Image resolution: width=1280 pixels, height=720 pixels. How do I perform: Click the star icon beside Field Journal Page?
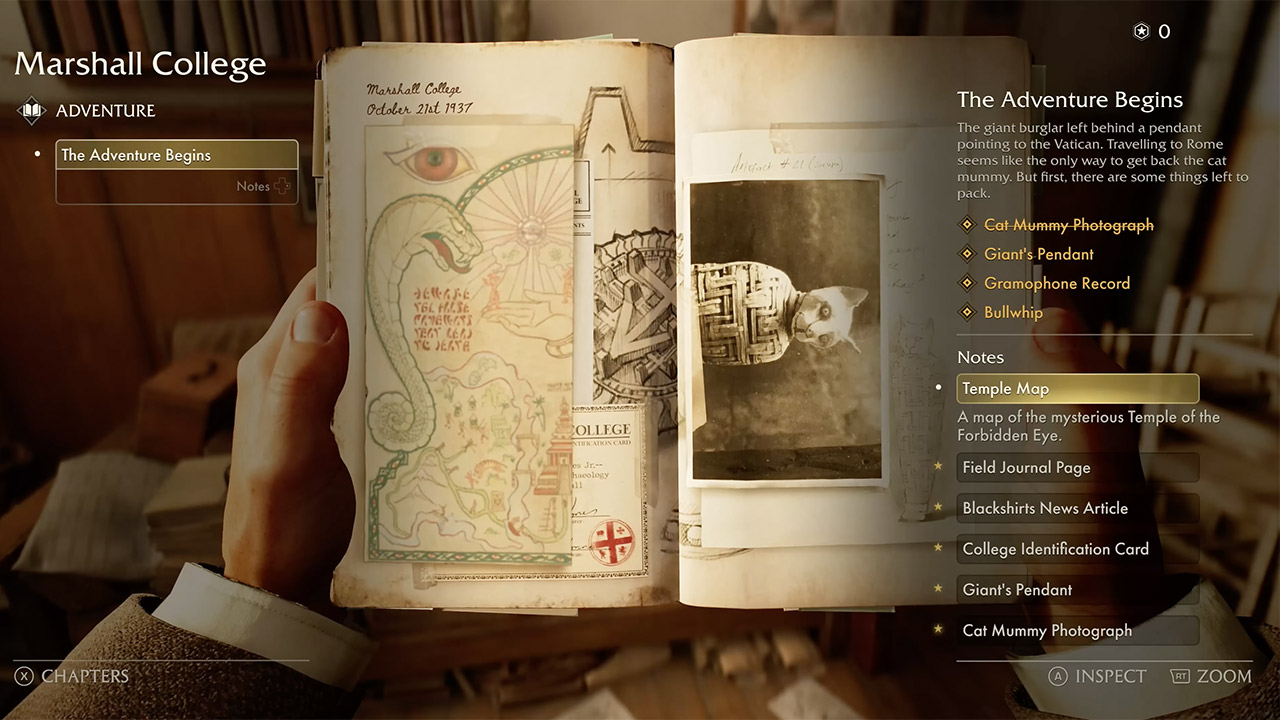(x=938, y=467)
